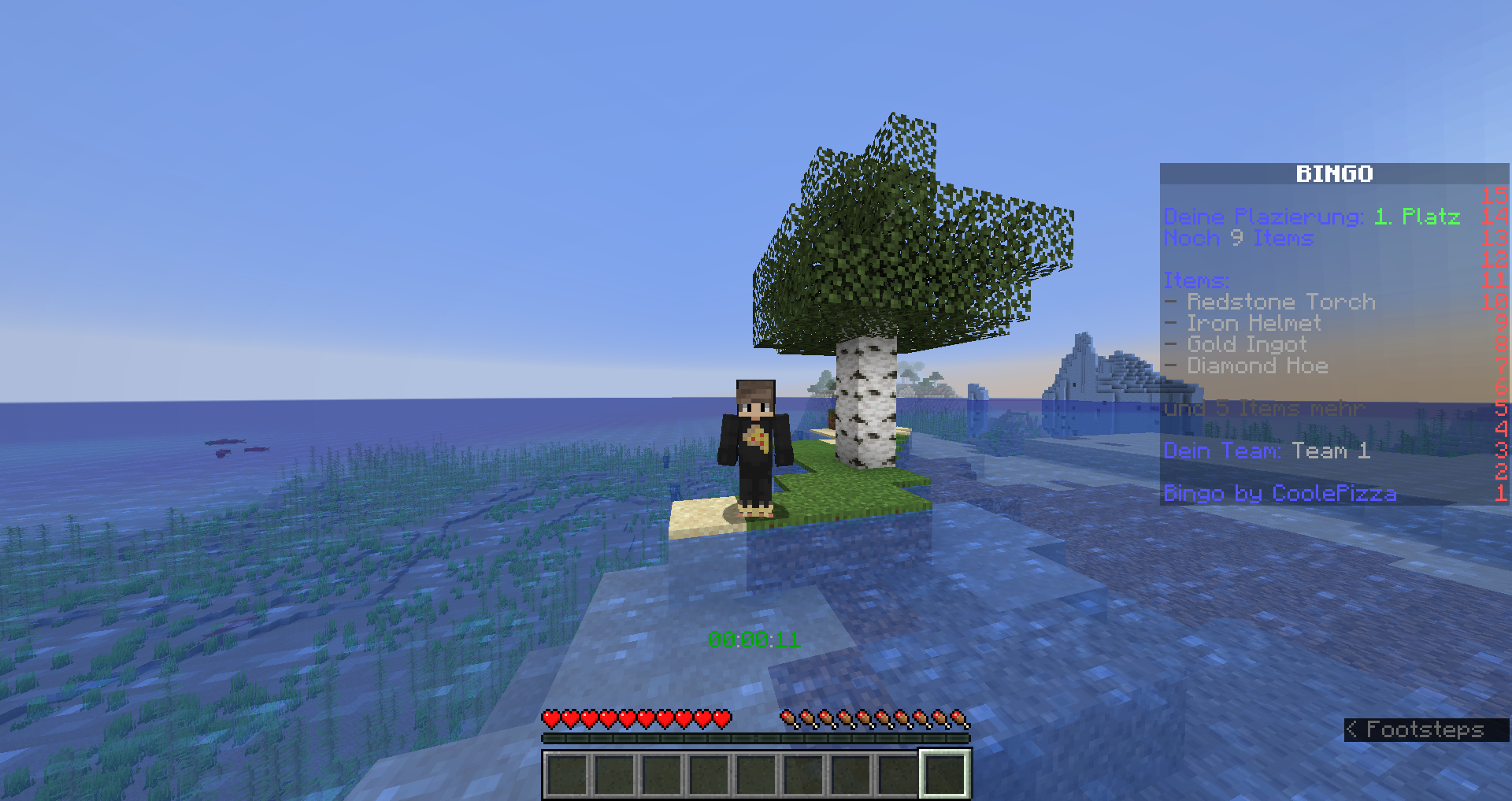Select the Redstone Torch item in the Bingo list
The image size is (1512, 801).
[1269, 302]
